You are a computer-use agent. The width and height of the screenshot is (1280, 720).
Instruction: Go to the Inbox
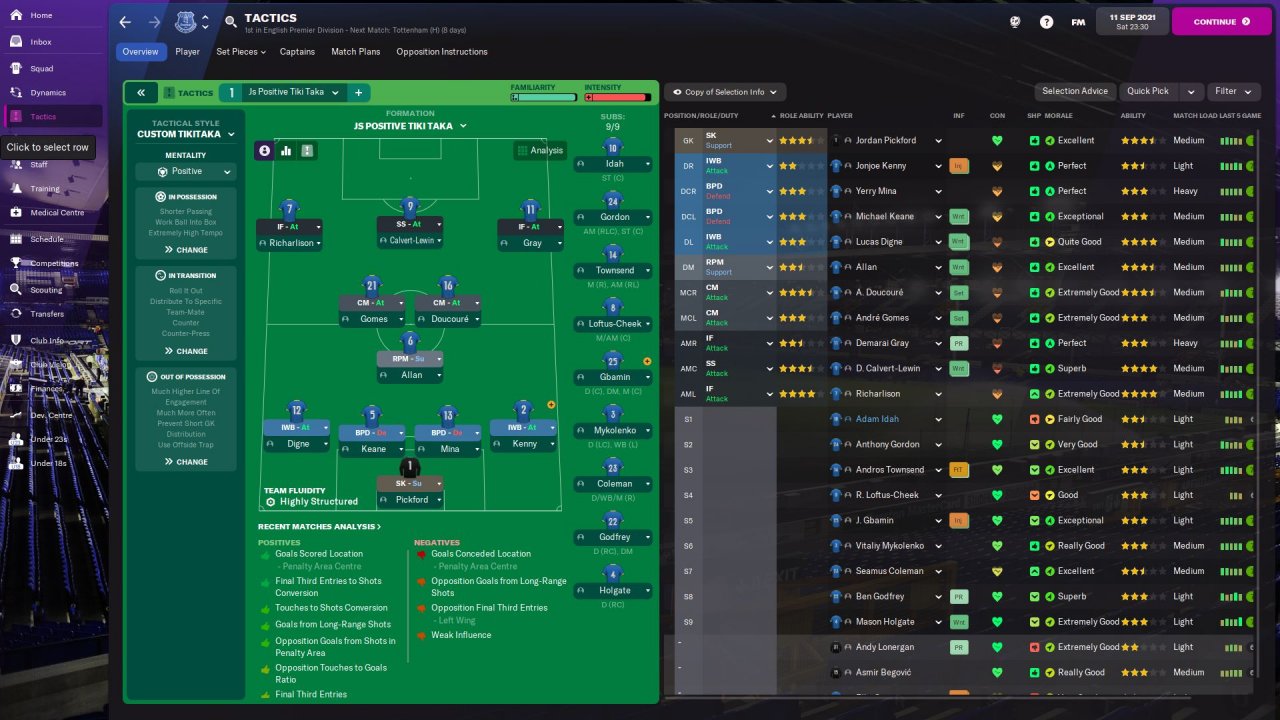[40, 42]
